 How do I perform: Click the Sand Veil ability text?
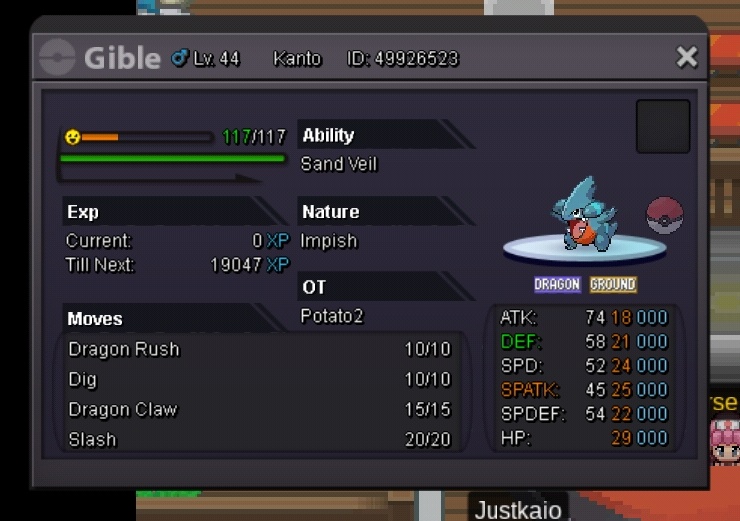(339, 164)
